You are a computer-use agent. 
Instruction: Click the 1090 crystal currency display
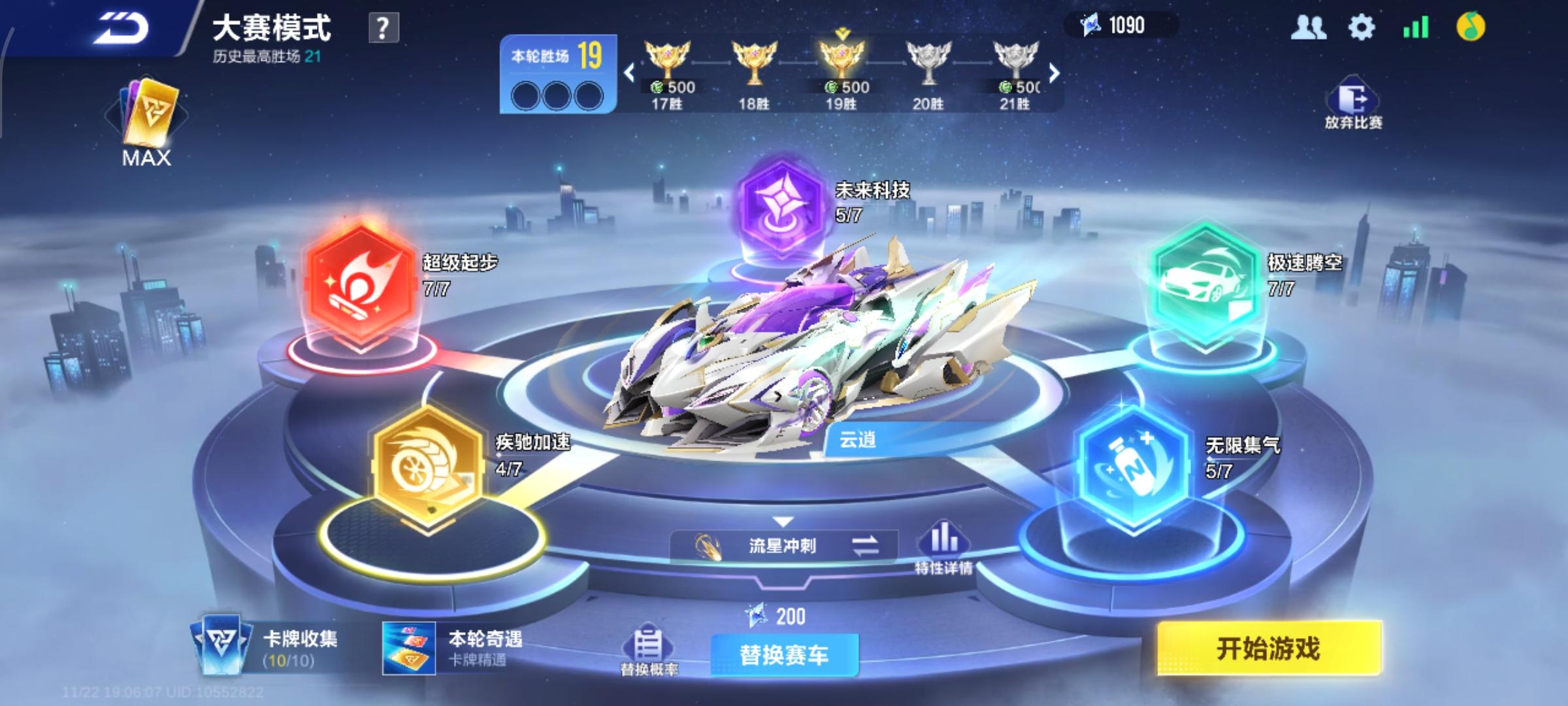click(x=1126, y=26)
